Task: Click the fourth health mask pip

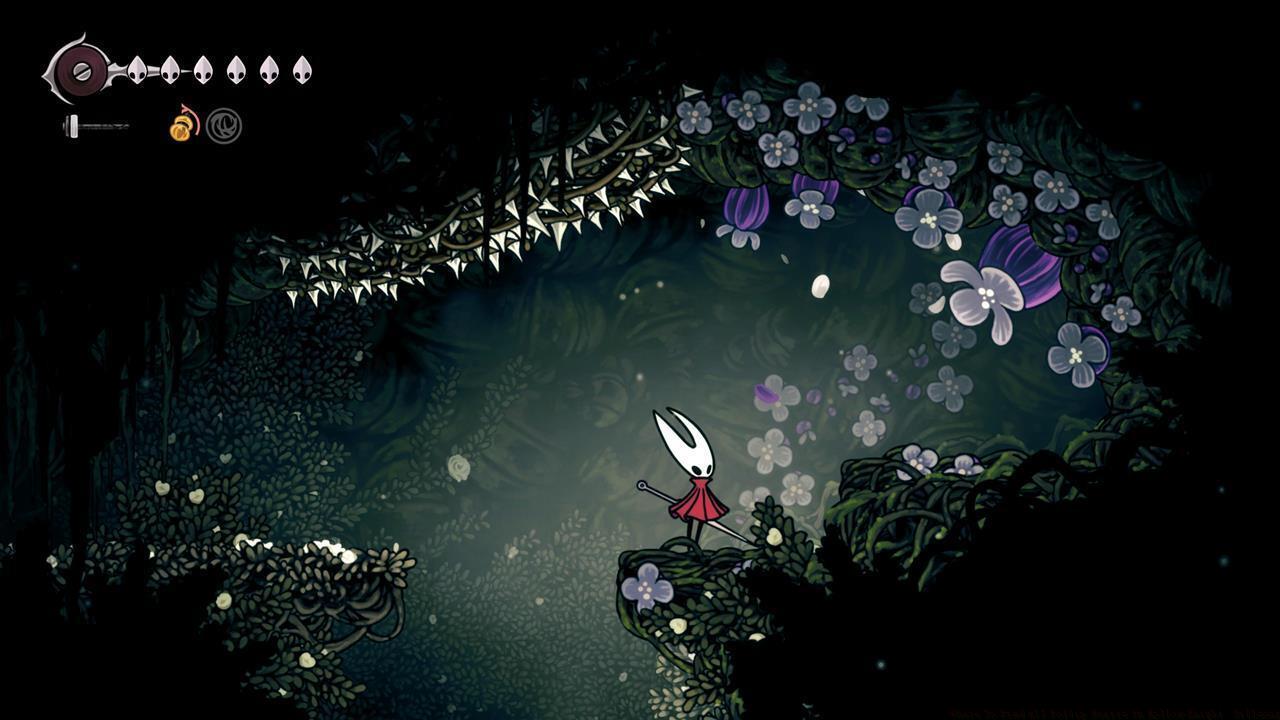Action: coord(236,71)
